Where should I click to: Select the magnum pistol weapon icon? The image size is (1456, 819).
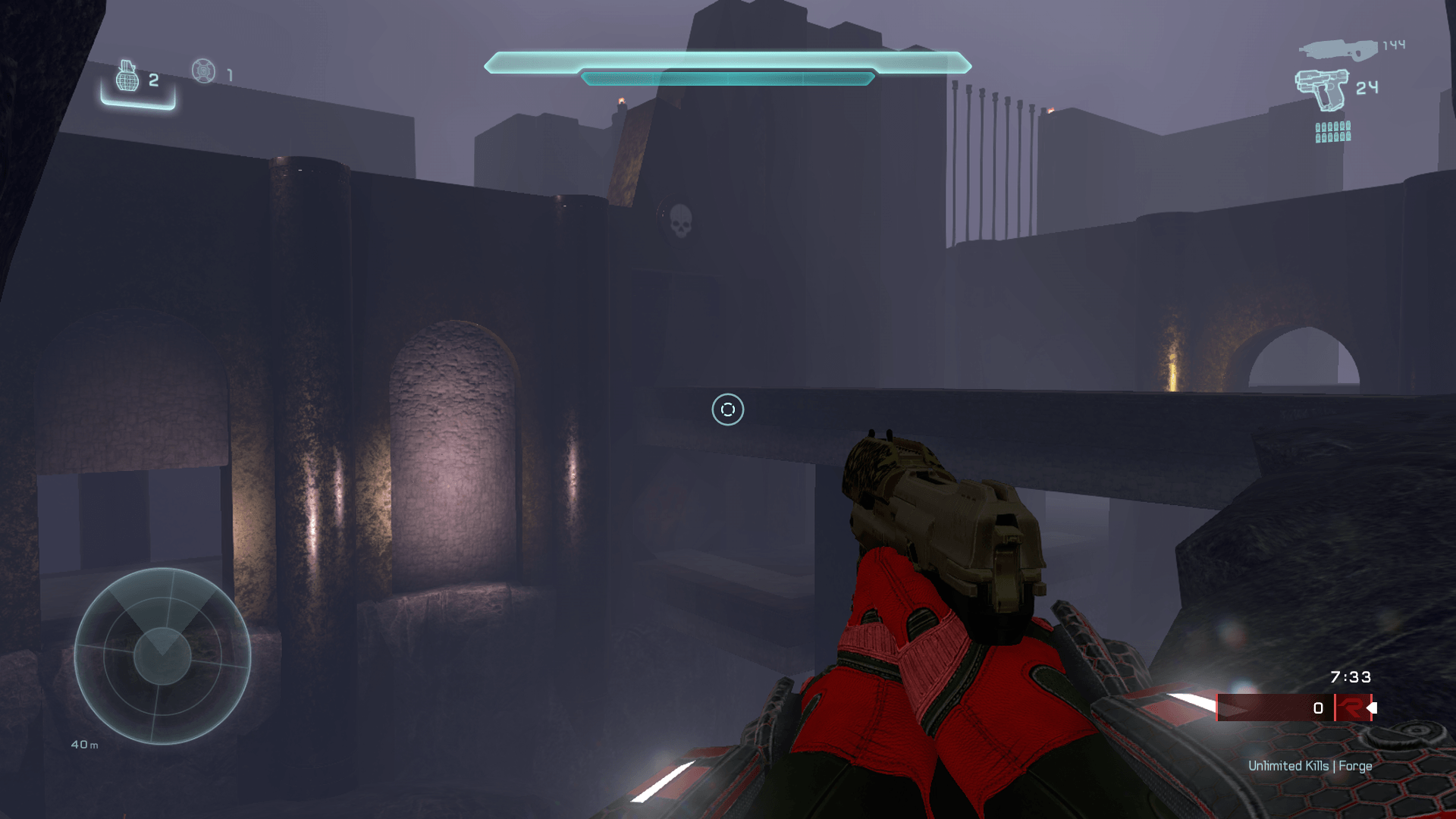[1322, 89]
